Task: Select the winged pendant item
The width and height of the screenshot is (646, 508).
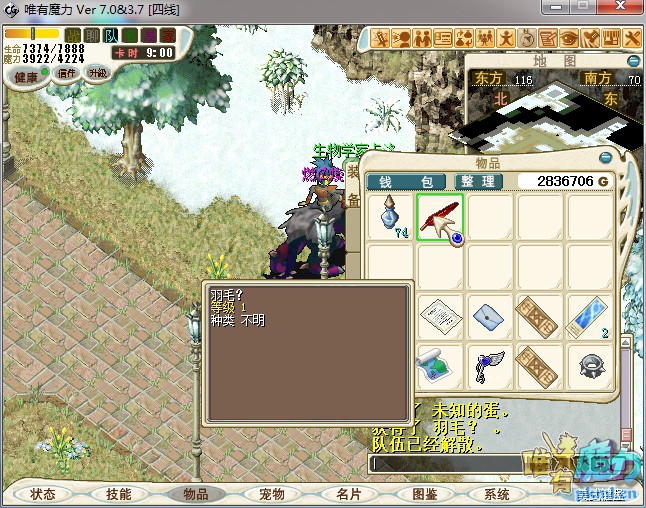Action: pos(489,366)
